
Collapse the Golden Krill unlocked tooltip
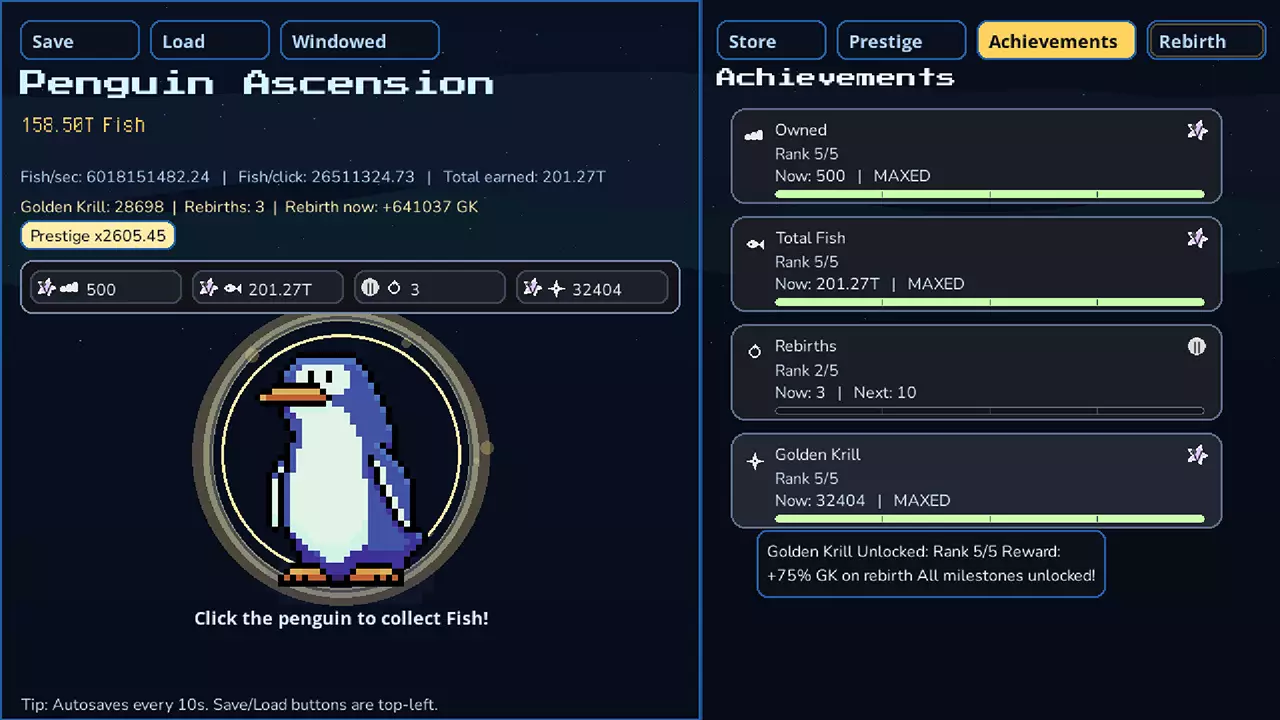tap(930, 563)
